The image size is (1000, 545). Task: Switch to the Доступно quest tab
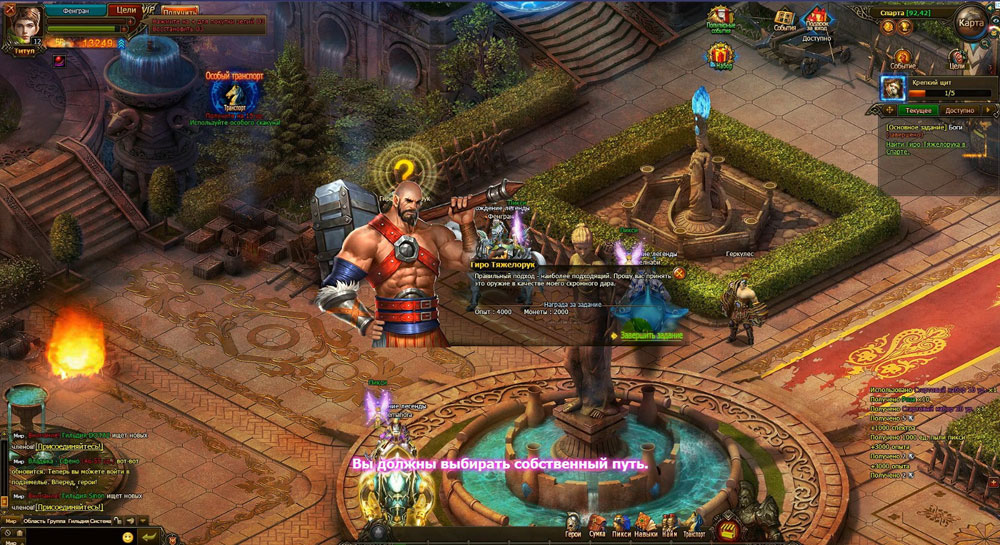click(960, 111)
